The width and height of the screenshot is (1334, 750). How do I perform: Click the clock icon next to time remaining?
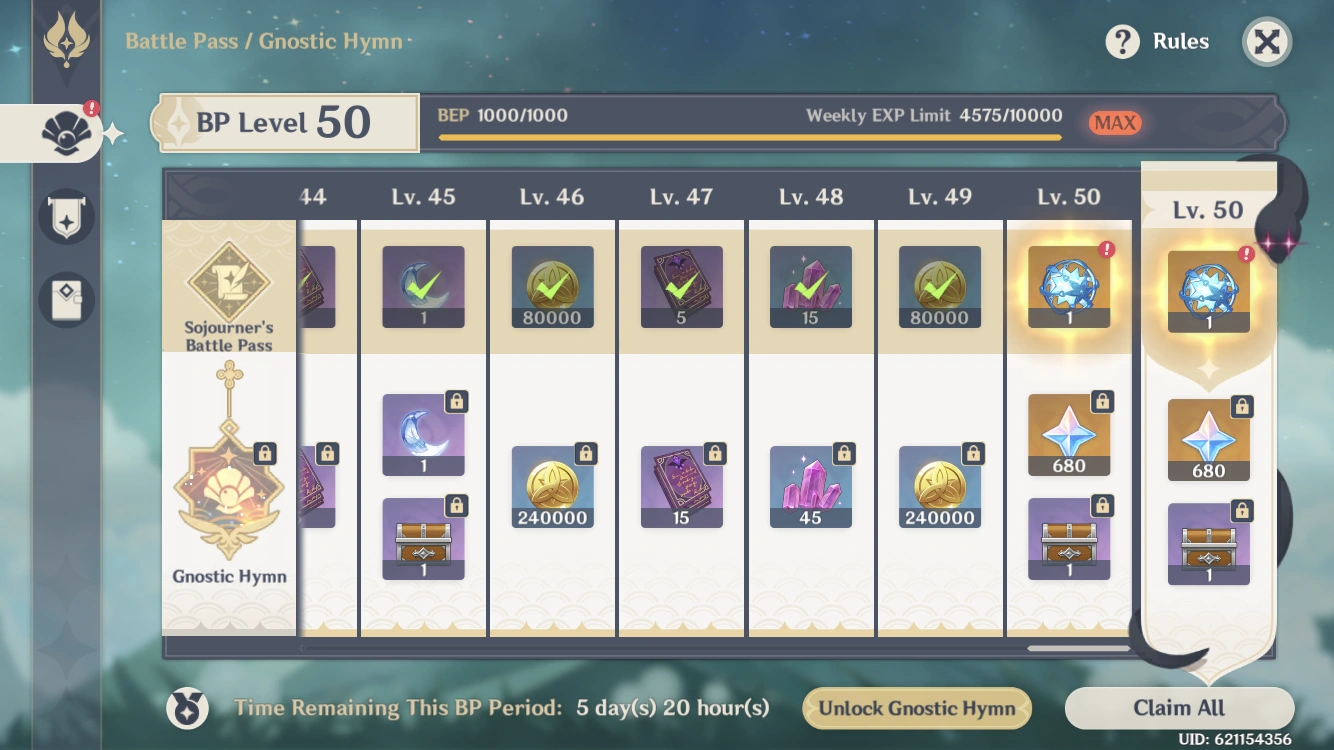click(187, 708)
